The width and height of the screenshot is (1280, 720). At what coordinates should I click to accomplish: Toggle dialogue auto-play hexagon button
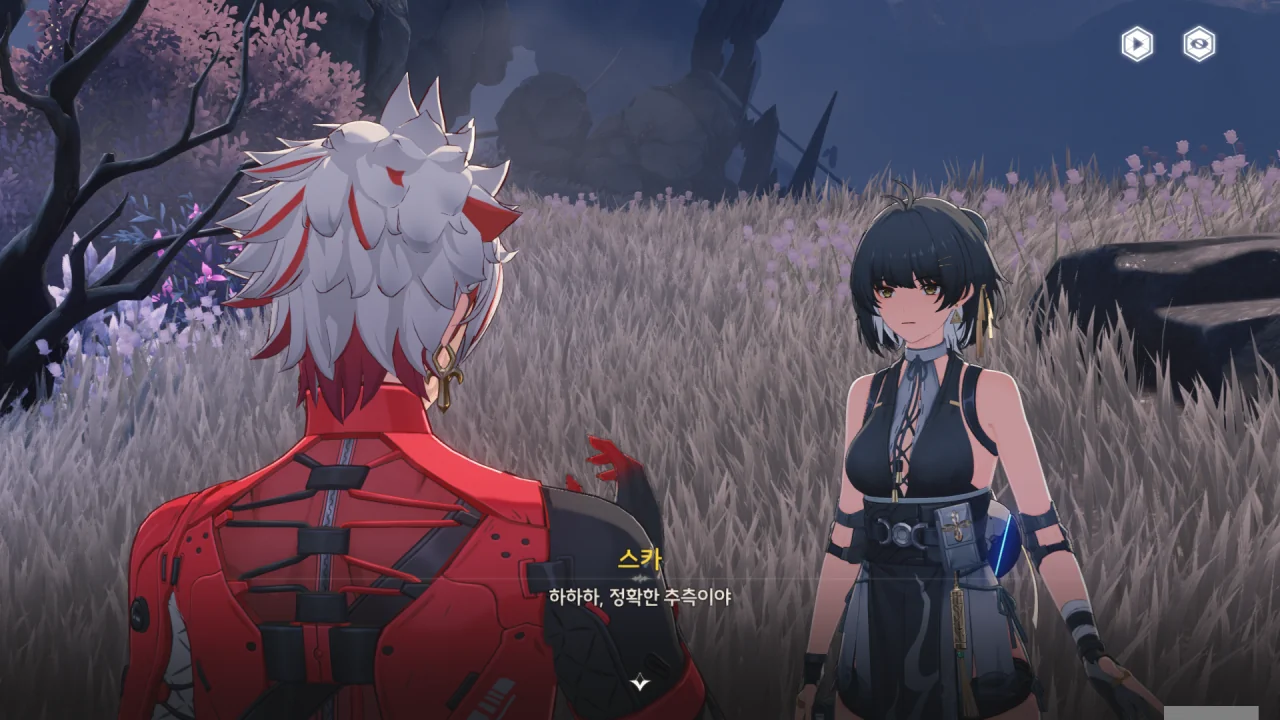pyautogui.click(x=1137, y=44)
